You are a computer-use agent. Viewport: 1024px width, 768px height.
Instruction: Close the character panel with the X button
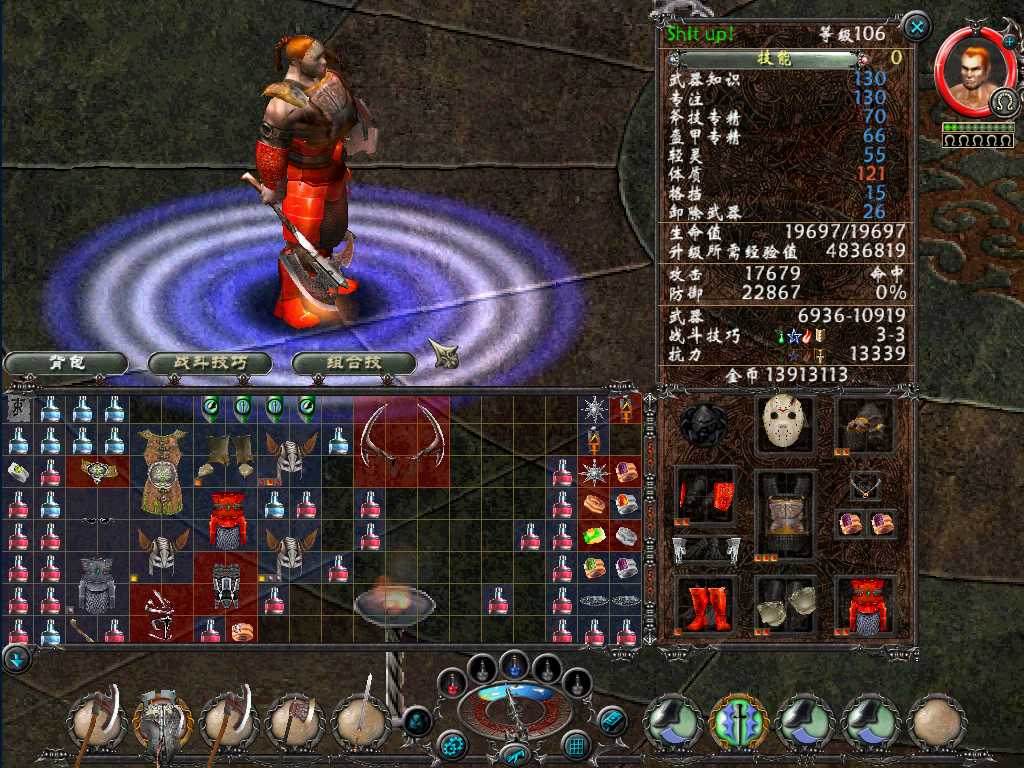[x=916, y=26]
